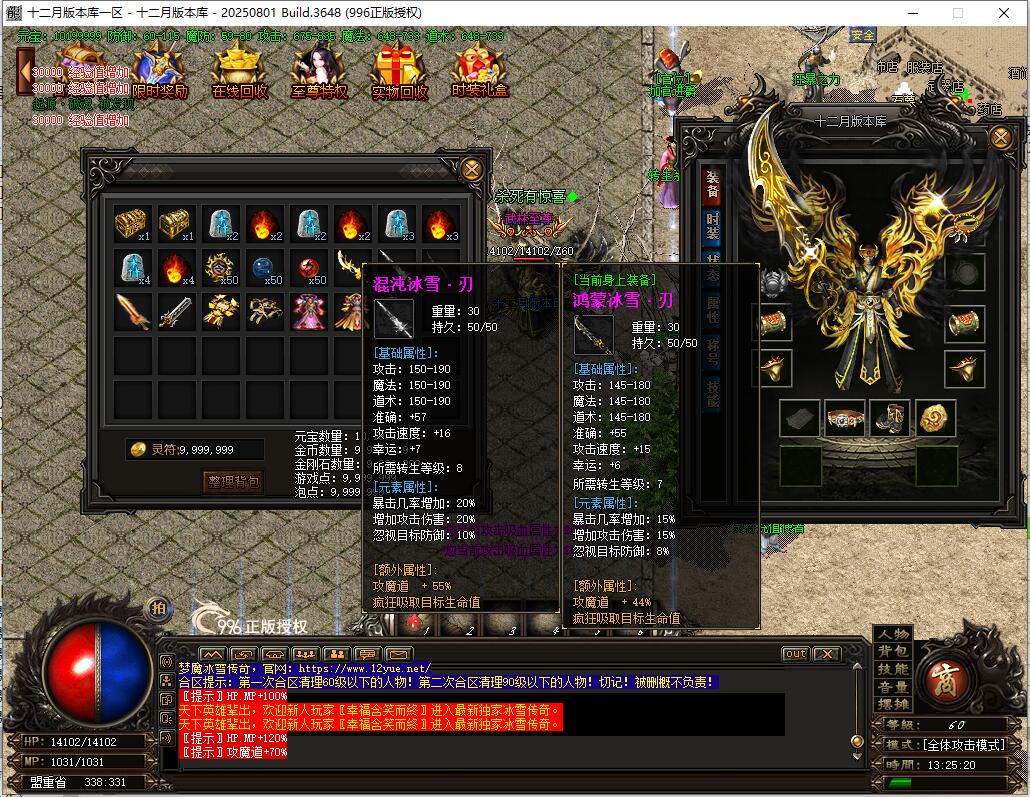Click the chat panel 'out' button
The width and height of the screenshot is (1030, 797).
[x=795, y=654]
